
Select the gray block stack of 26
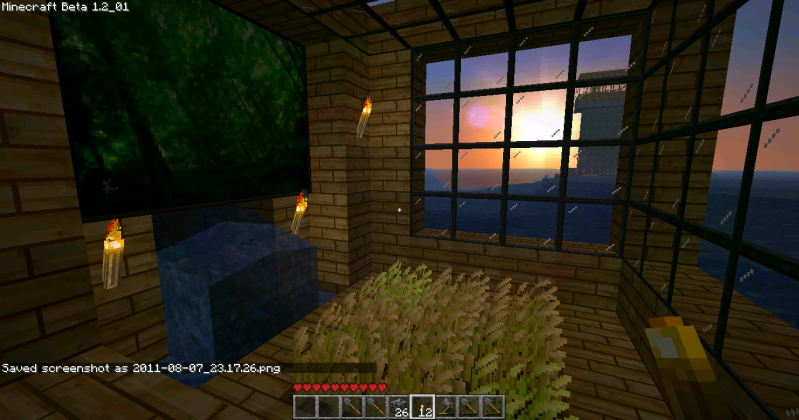398,406
